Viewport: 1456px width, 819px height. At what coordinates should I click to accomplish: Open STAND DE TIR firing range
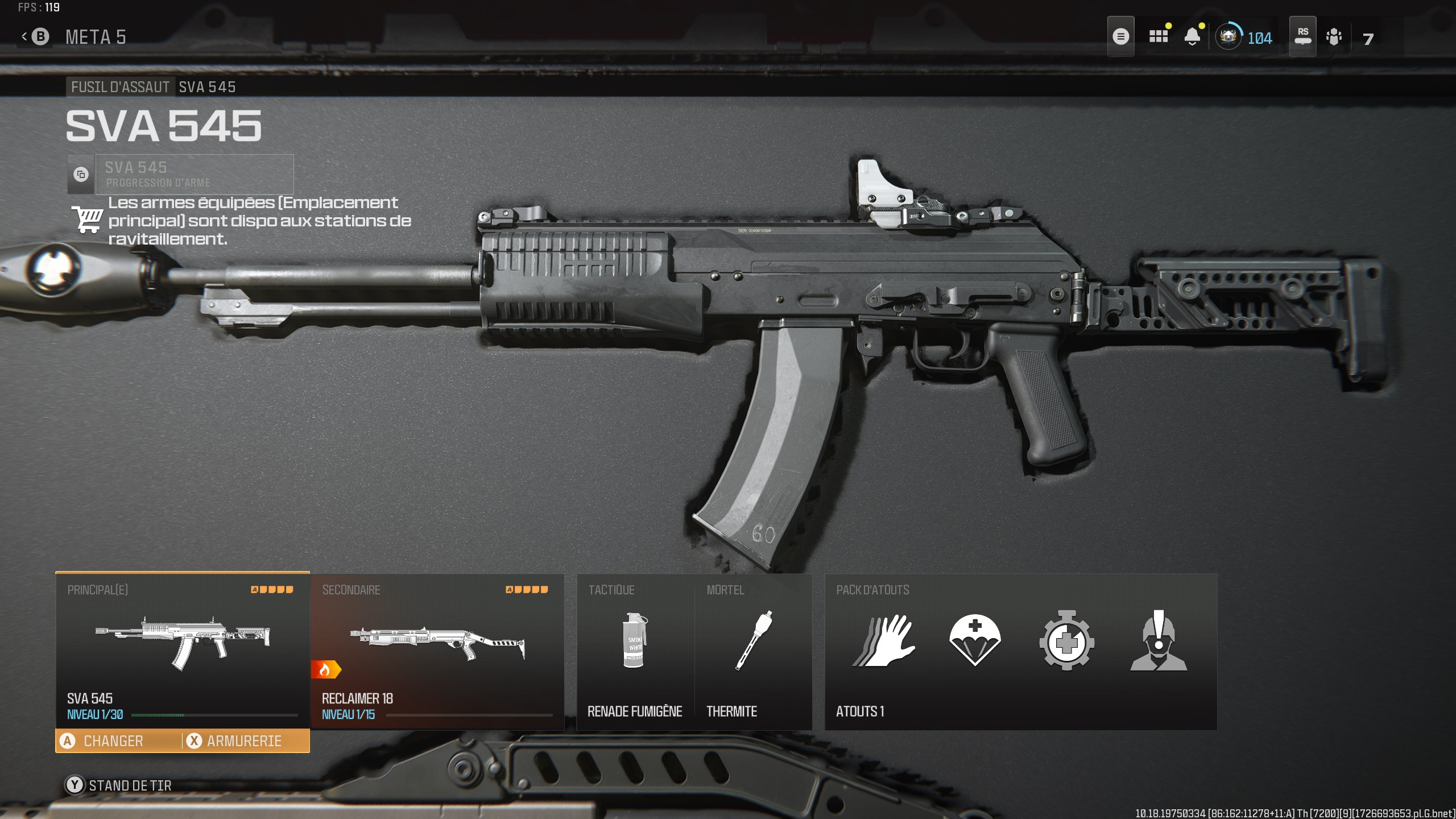[129, 785]
